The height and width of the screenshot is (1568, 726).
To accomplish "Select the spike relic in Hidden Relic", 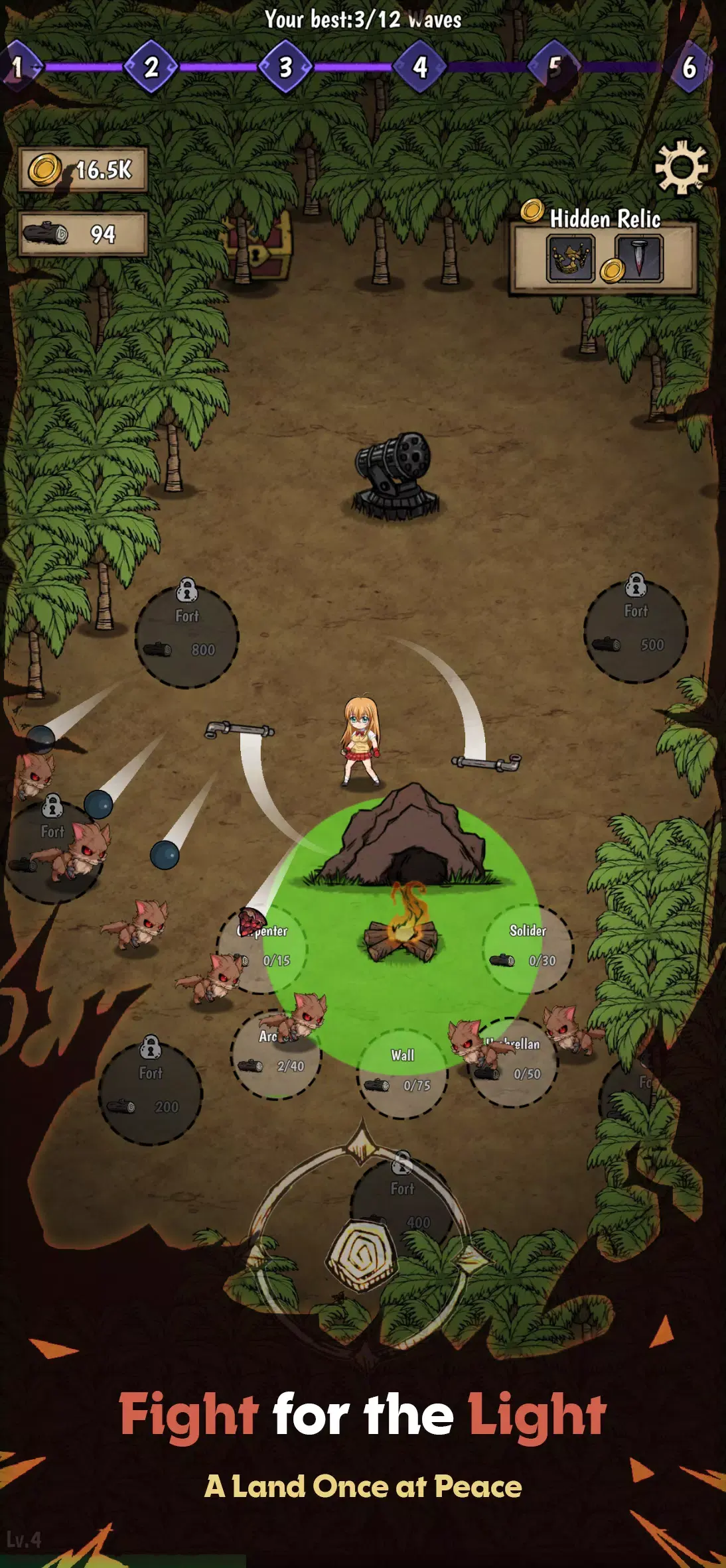I will coord(640,258).
